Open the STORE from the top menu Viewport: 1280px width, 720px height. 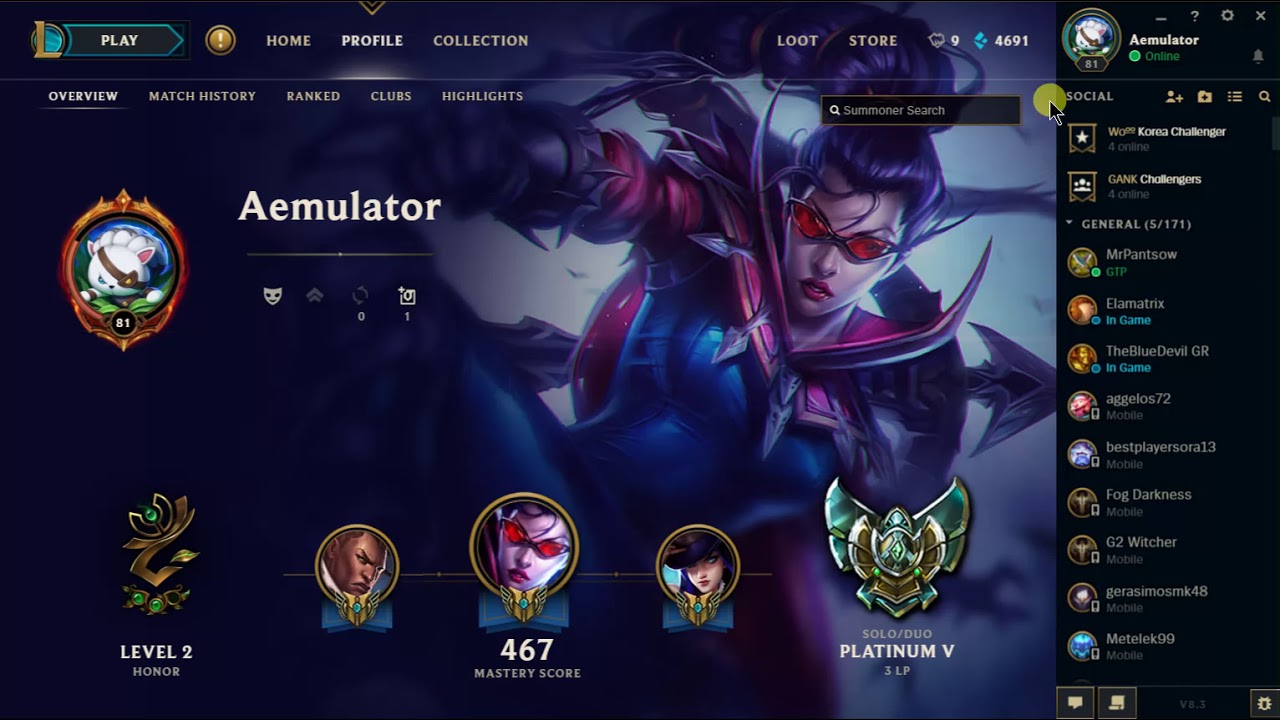point(872,41)
